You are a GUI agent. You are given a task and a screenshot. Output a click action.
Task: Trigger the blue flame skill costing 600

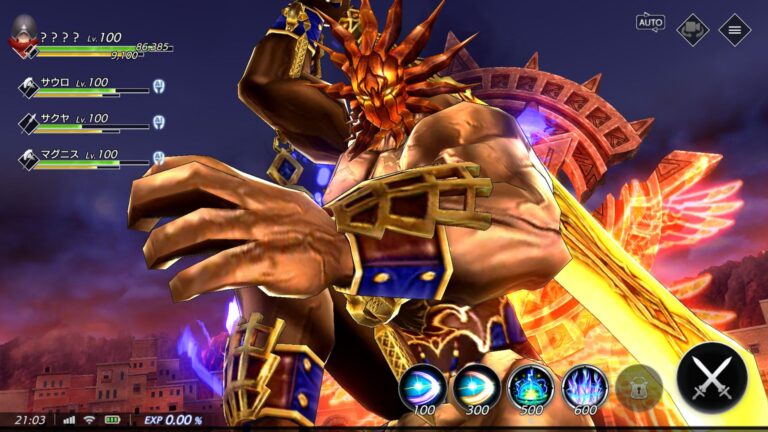point(584,386)
